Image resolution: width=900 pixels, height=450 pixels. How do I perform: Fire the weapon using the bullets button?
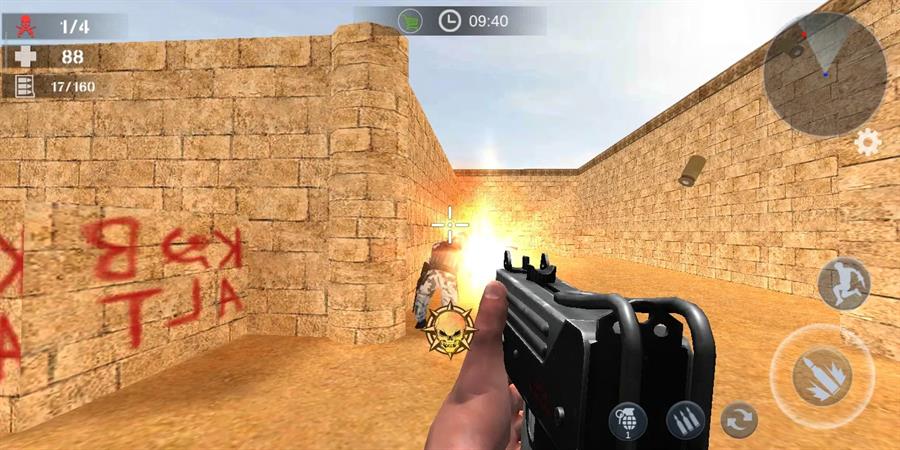coord(822,376)
